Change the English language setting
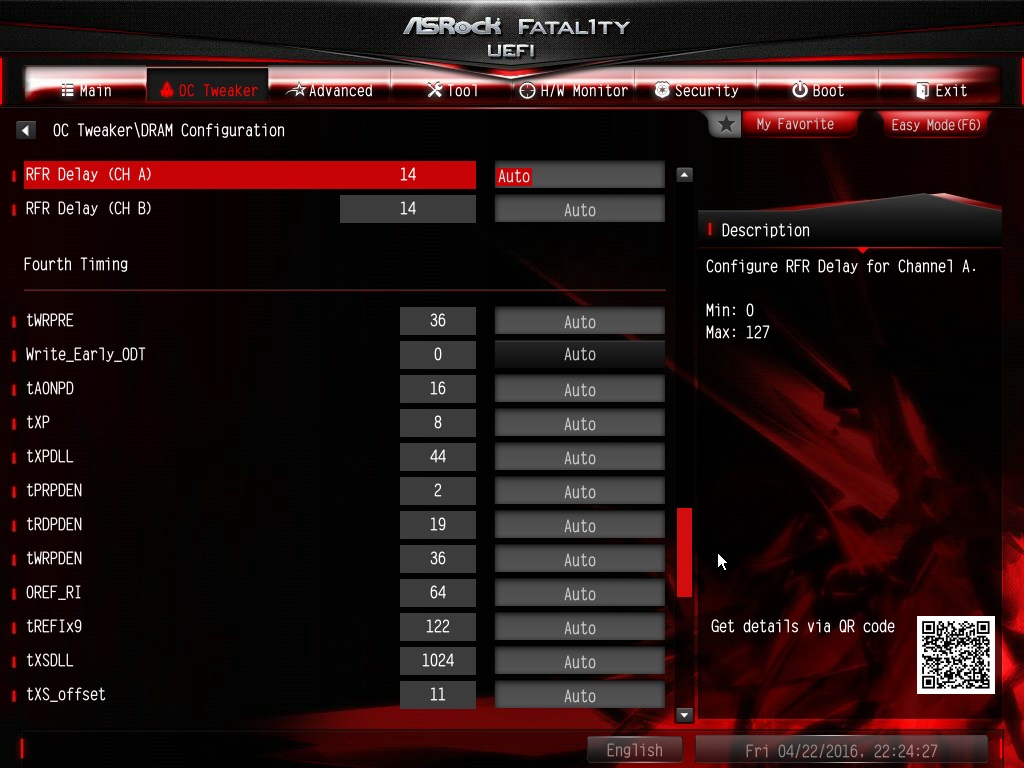Image resolution: width=1024 pixels, height=768 pixels. (634, 750)
